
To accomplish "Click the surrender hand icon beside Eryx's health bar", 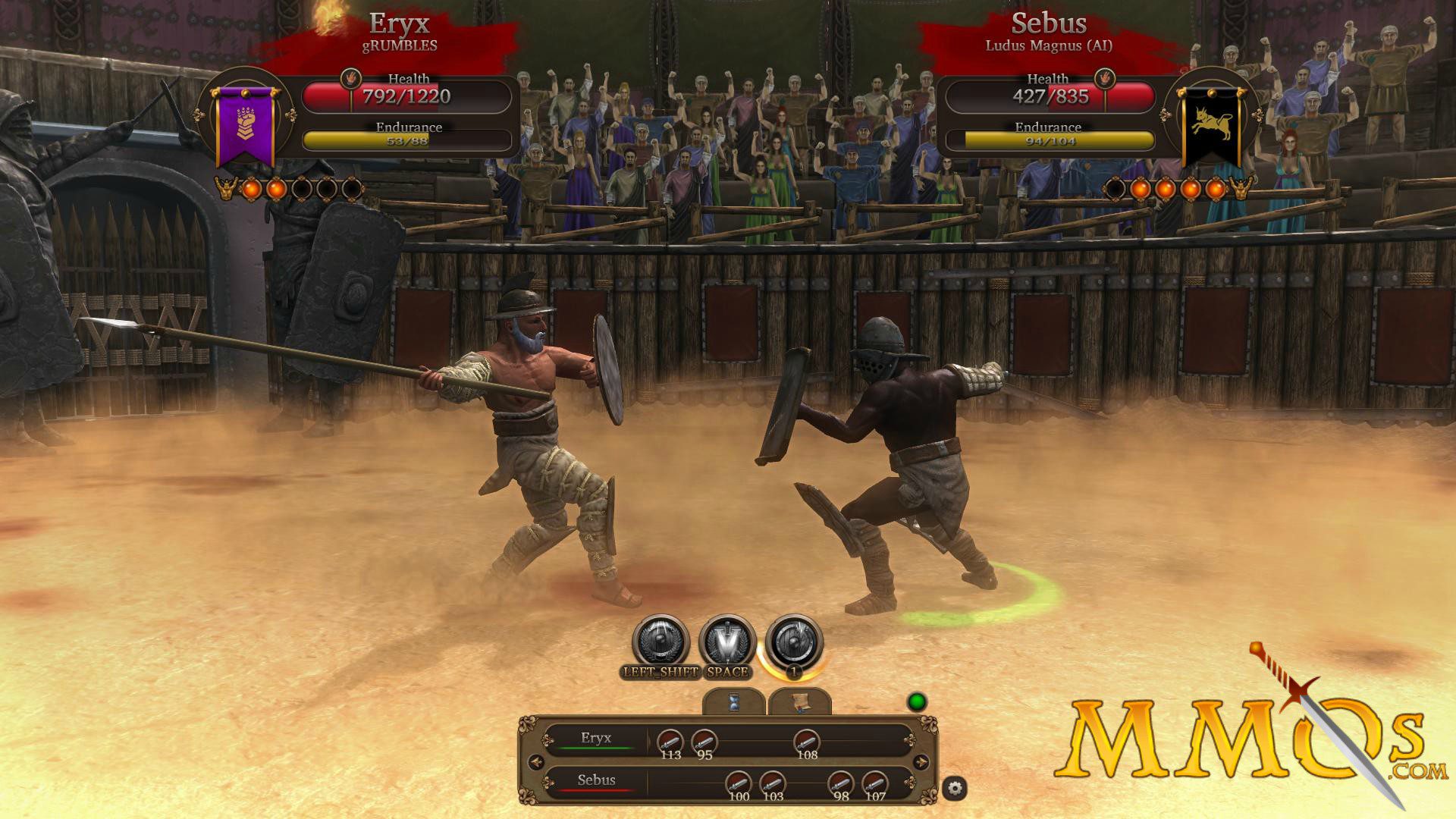I will tap(350, 78).
